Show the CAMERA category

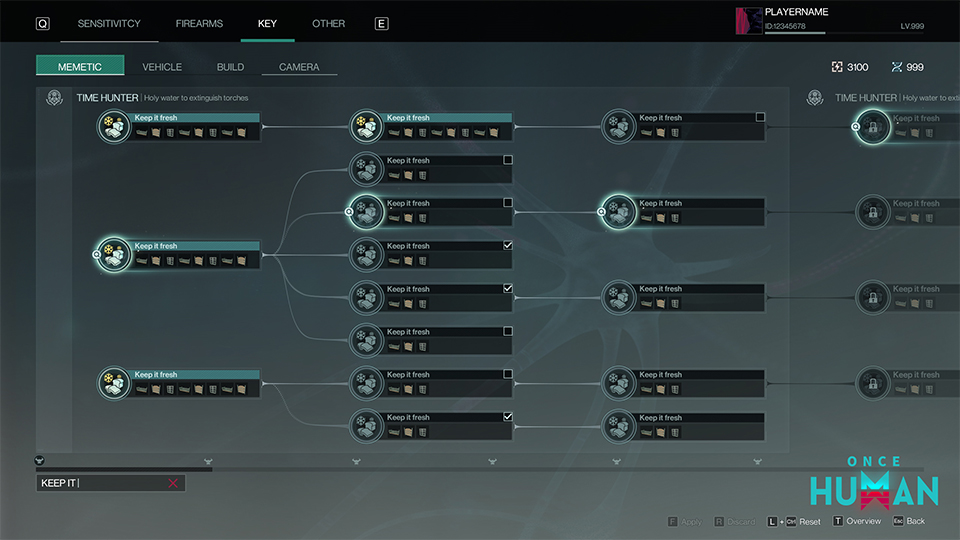[x=299, y=67]
